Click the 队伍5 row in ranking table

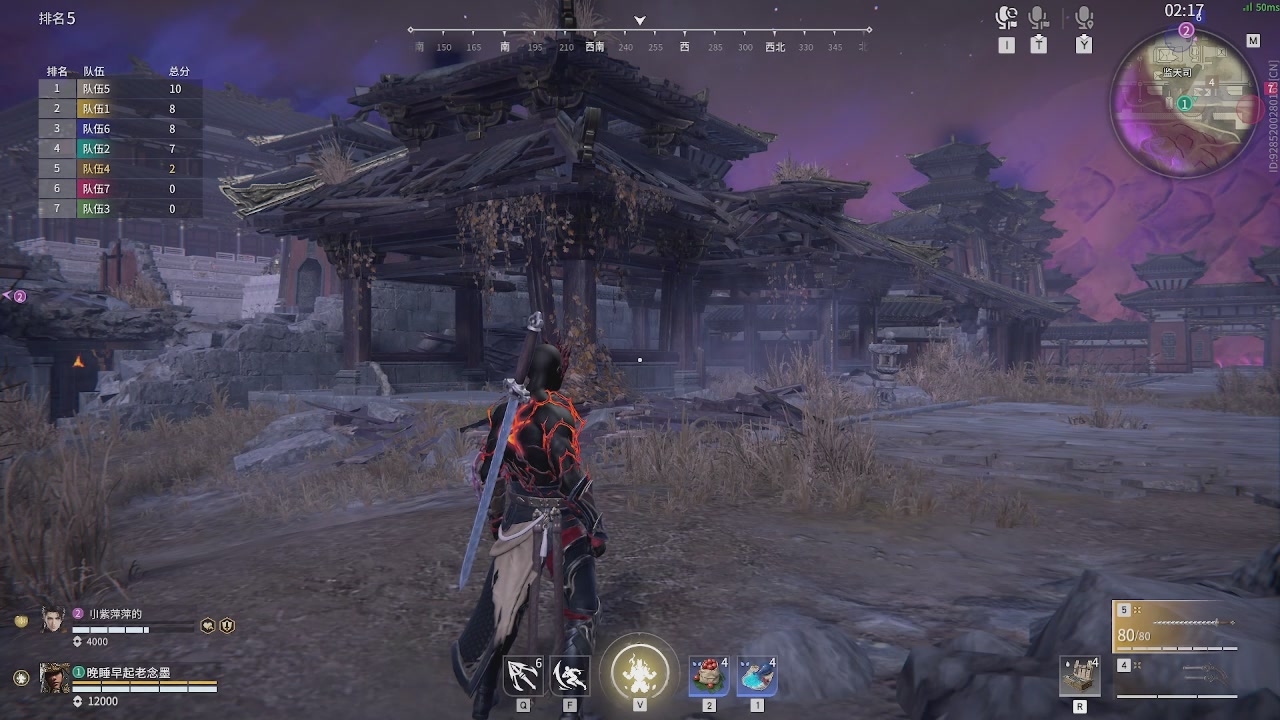pos(120,89)
